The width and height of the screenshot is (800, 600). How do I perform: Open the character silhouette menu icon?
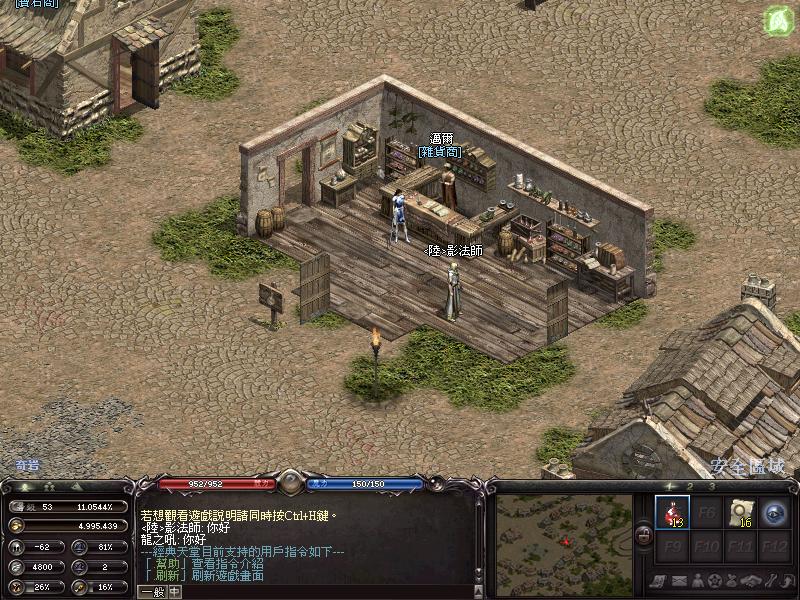[697, 581]
